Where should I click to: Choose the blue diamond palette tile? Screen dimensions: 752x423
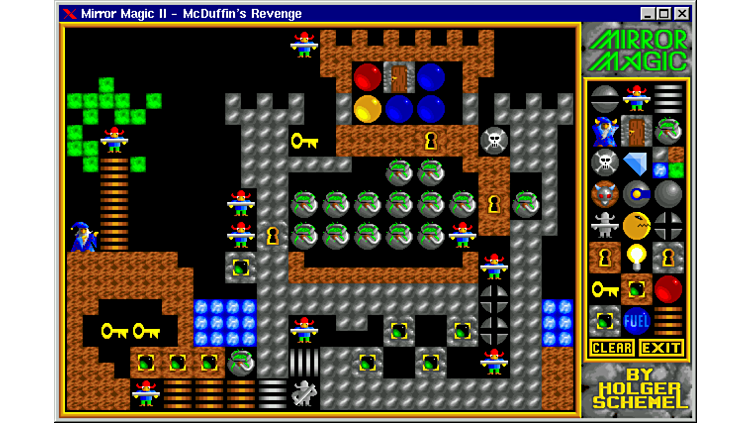coord(636,162)
